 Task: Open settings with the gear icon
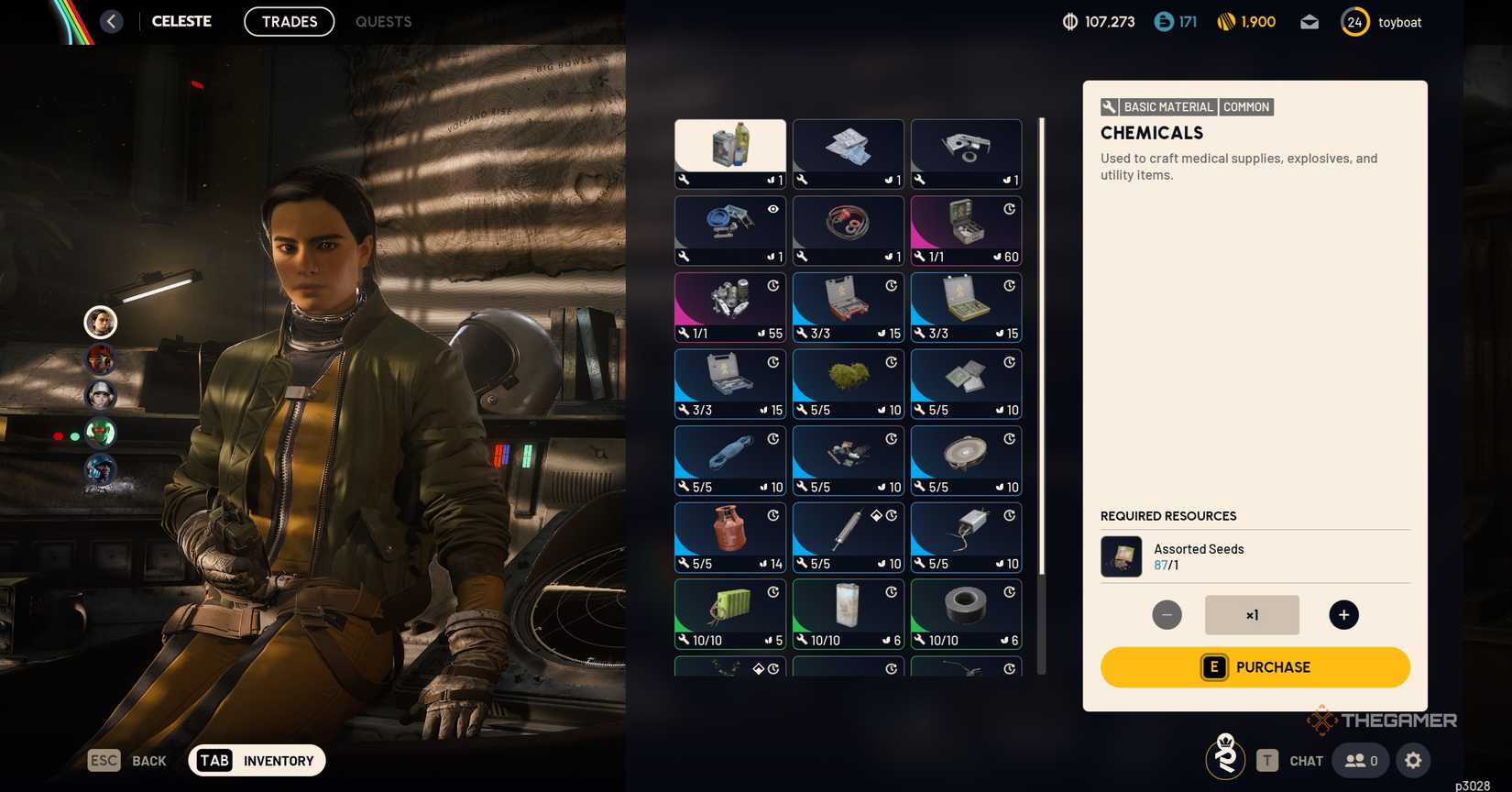pyautogui.click(x=1412, y=760)
